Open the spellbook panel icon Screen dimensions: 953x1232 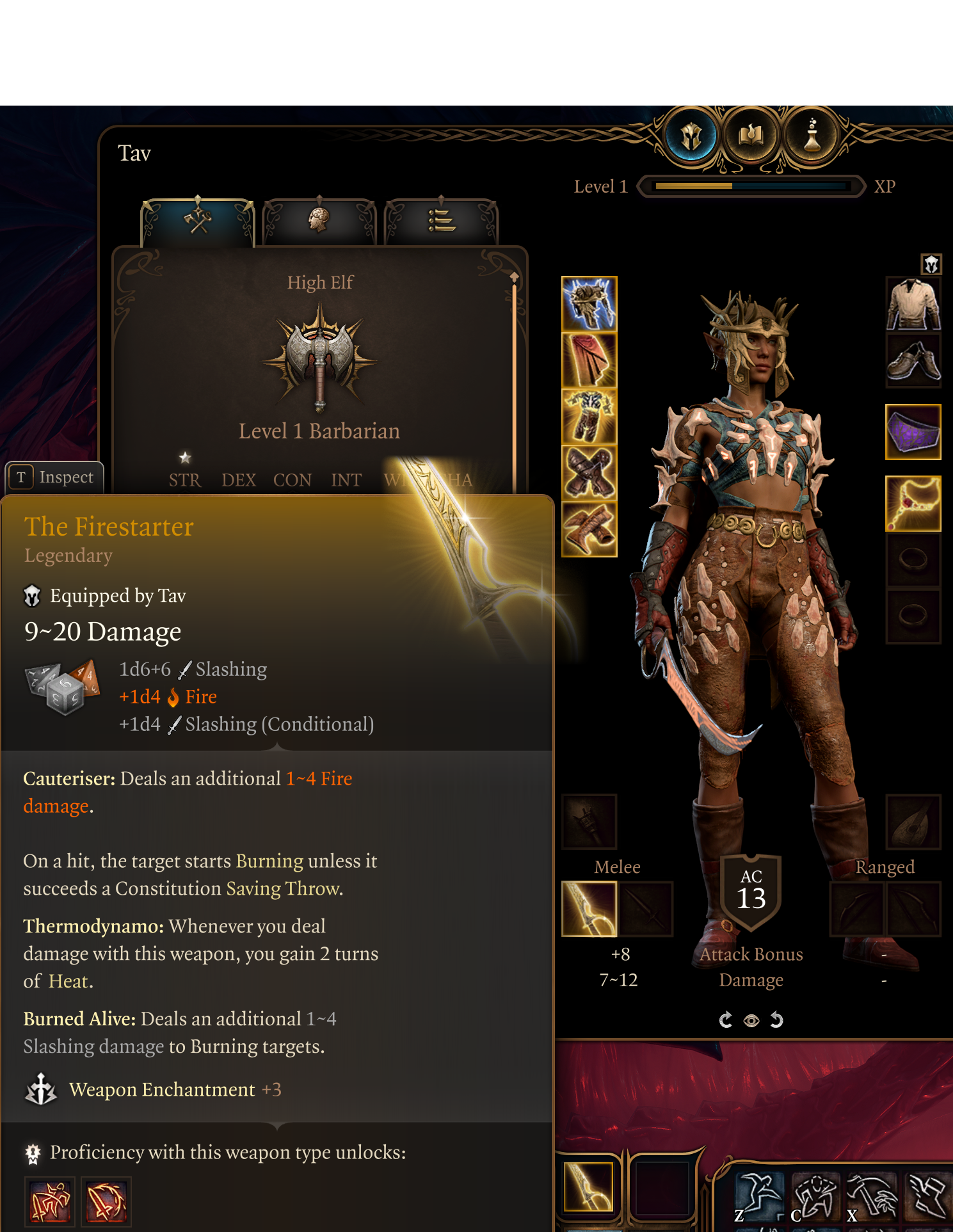point(750,134)
